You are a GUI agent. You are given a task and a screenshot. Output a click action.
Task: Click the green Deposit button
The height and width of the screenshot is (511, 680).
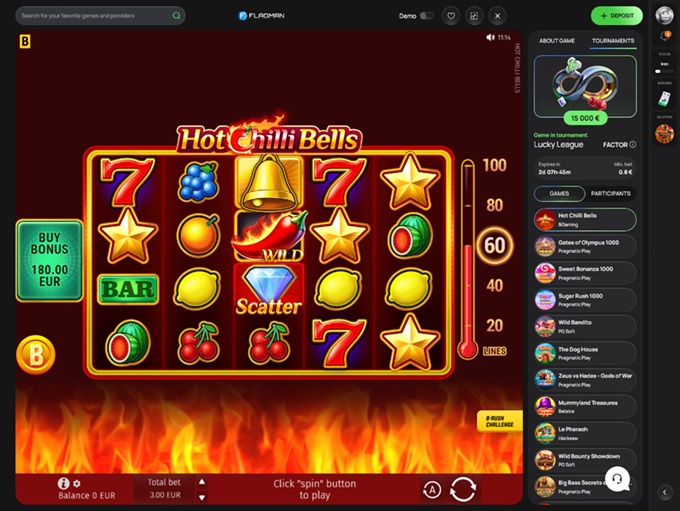tap(616, 16)
